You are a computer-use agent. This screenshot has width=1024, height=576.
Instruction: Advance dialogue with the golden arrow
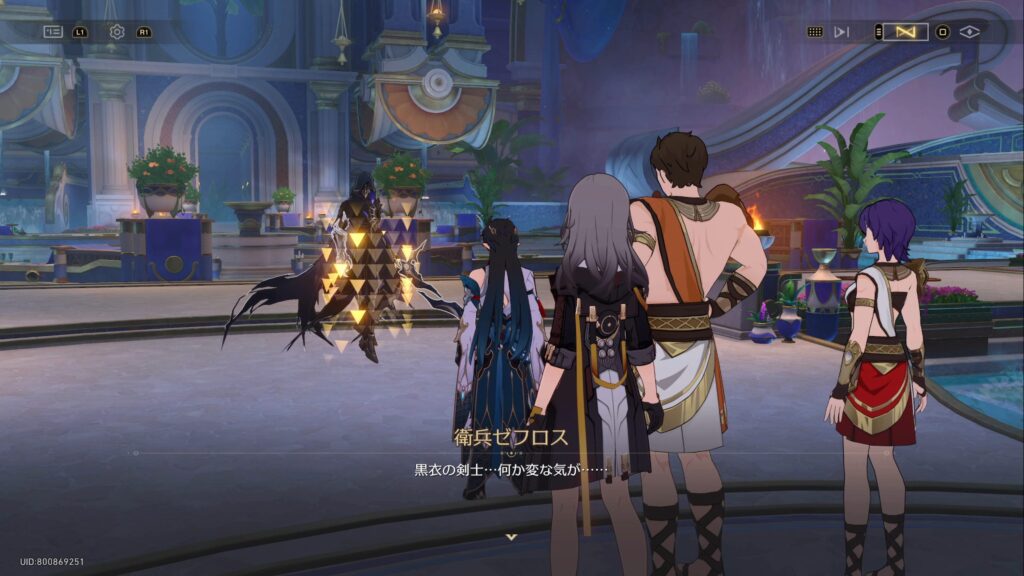click(x=511, y=537)
